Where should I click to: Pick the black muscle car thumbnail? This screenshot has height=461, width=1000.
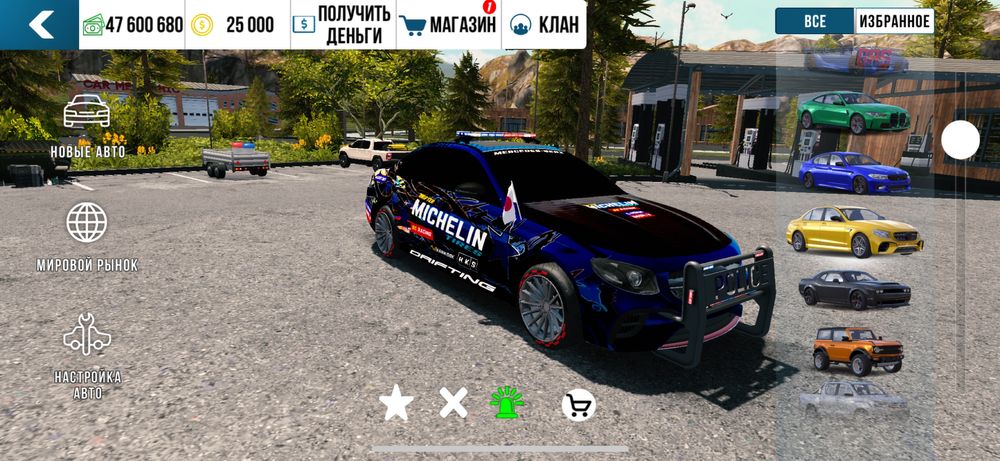(854, 290)
